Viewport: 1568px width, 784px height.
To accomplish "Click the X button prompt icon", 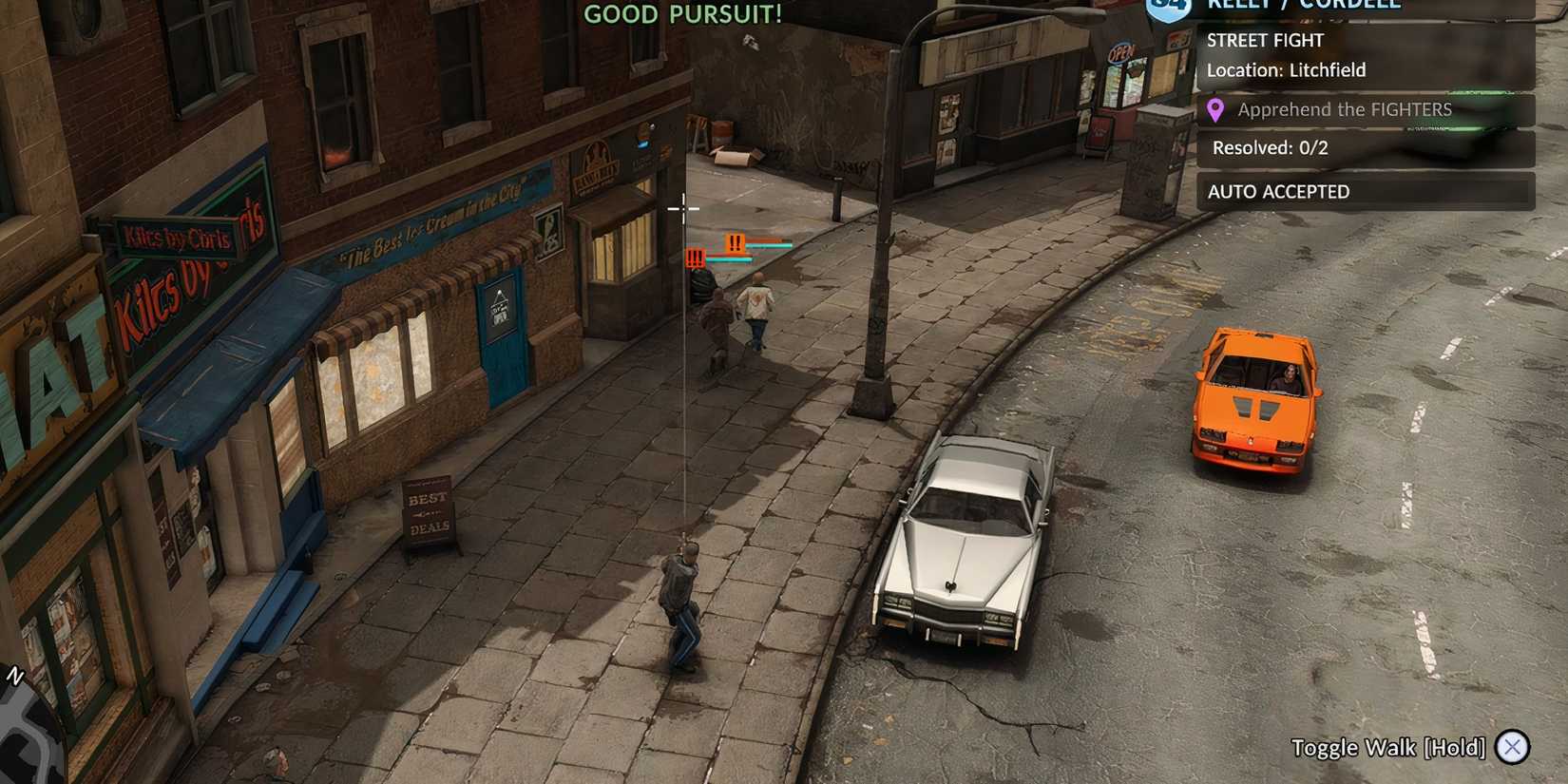I will point(1513,748).
